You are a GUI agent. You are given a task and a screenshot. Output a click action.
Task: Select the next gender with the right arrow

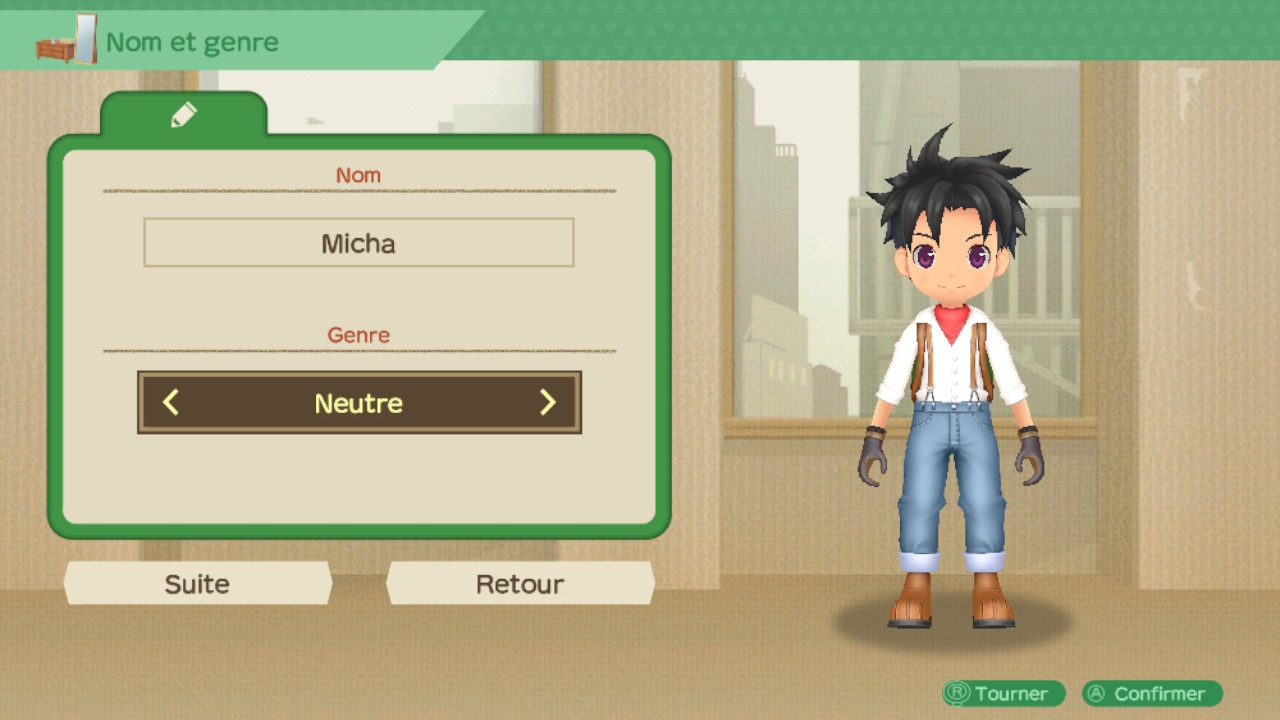point(547,403)
